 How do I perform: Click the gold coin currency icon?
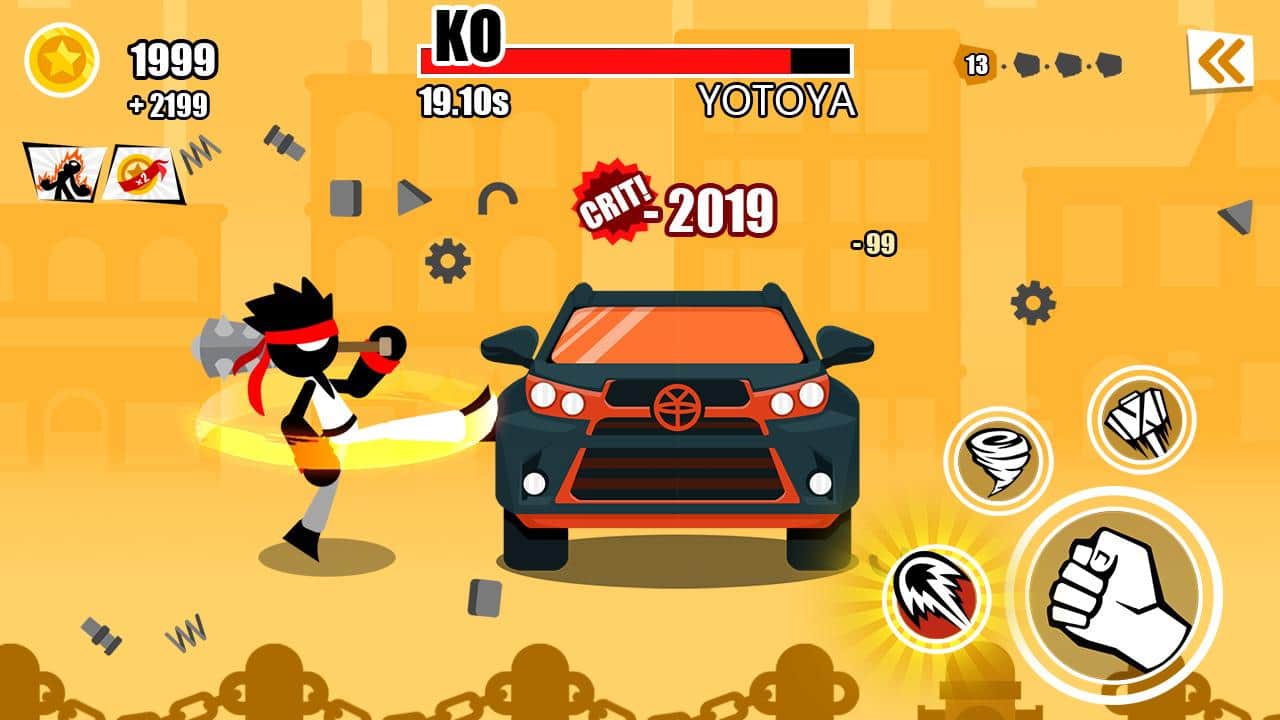[63, 59]
